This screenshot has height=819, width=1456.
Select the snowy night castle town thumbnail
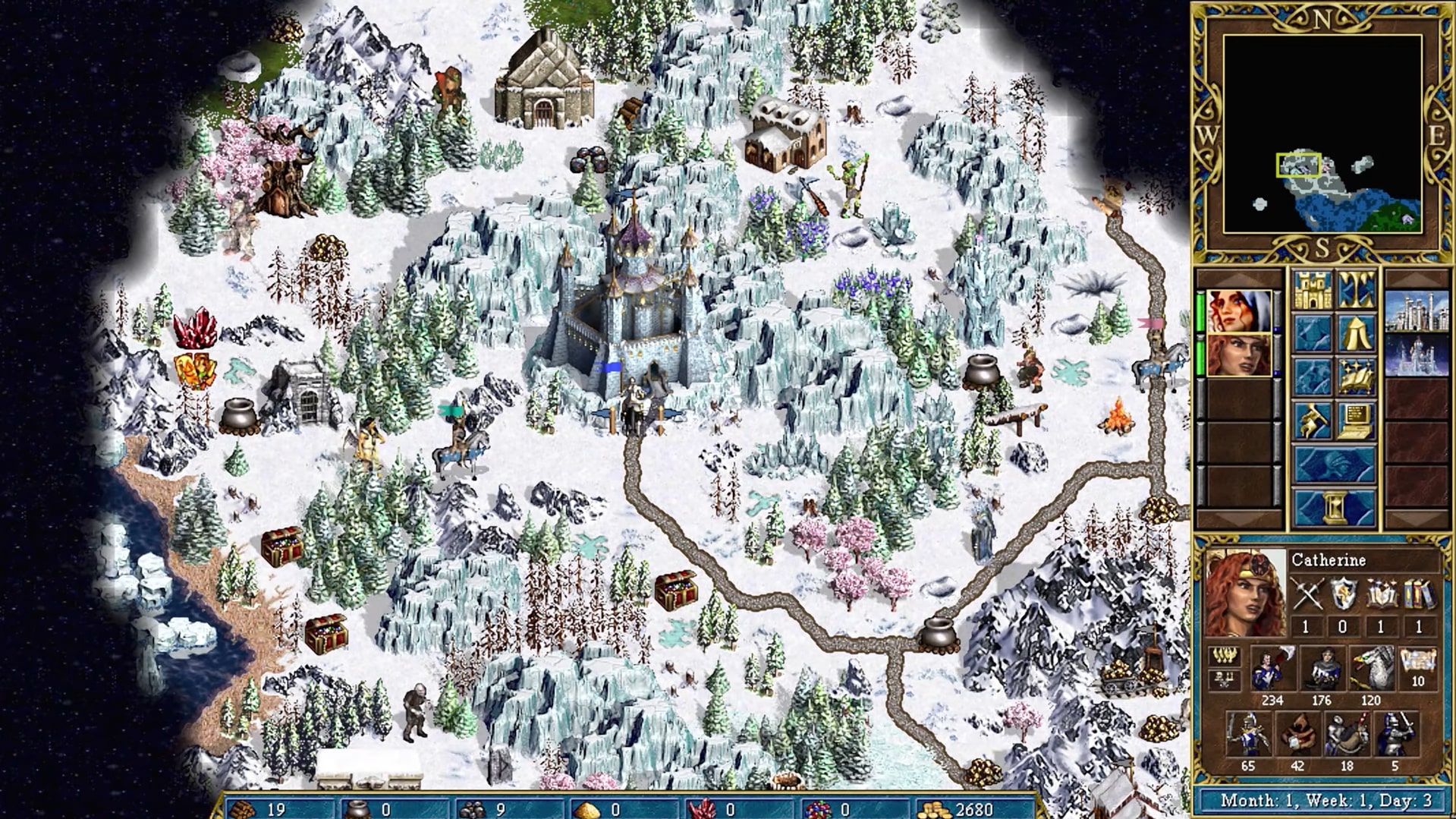1417,355
